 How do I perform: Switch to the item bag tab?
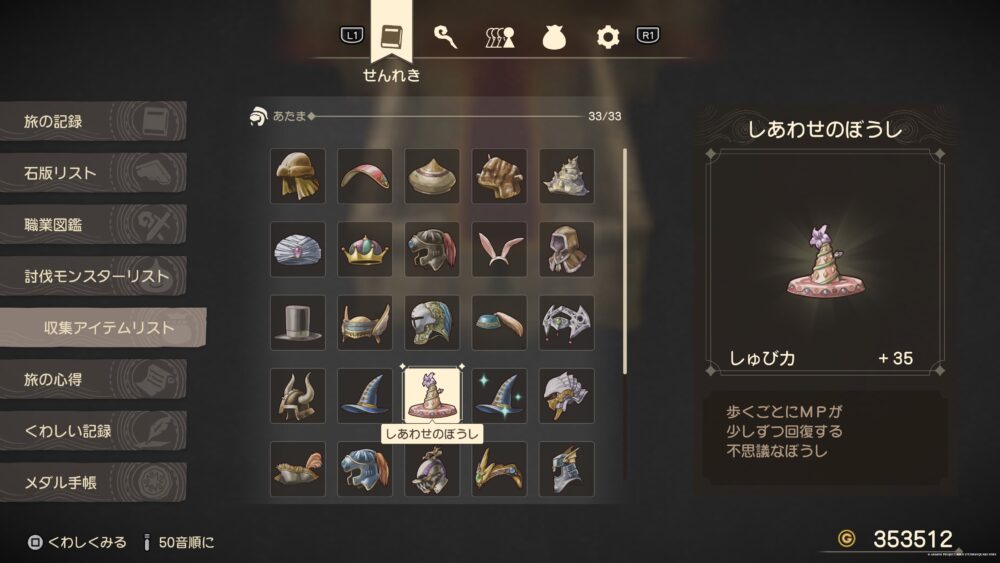pyautogui.click(x=555, y=38)
